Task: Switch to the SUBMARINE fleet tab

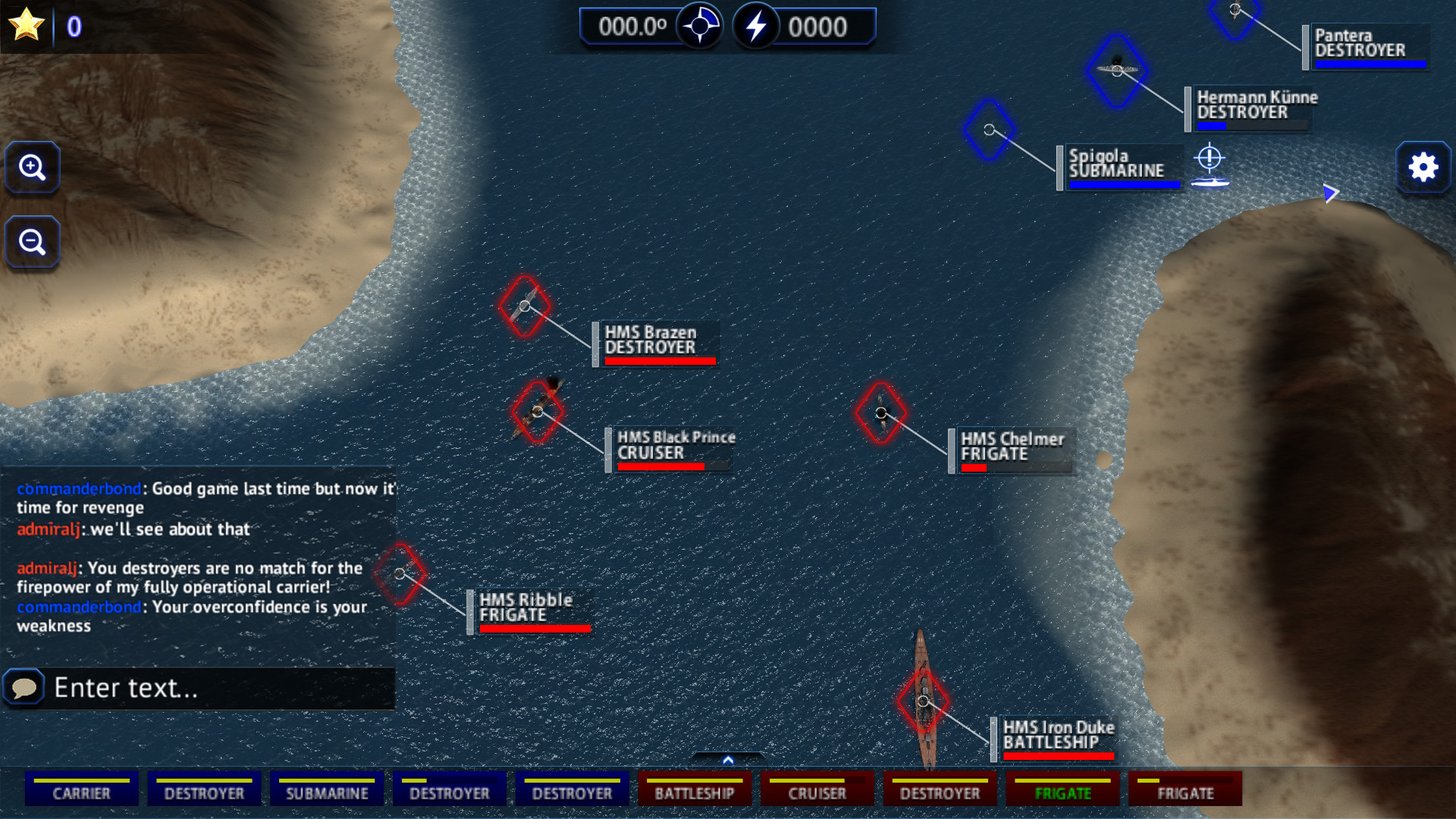Action: pos(327,791)
